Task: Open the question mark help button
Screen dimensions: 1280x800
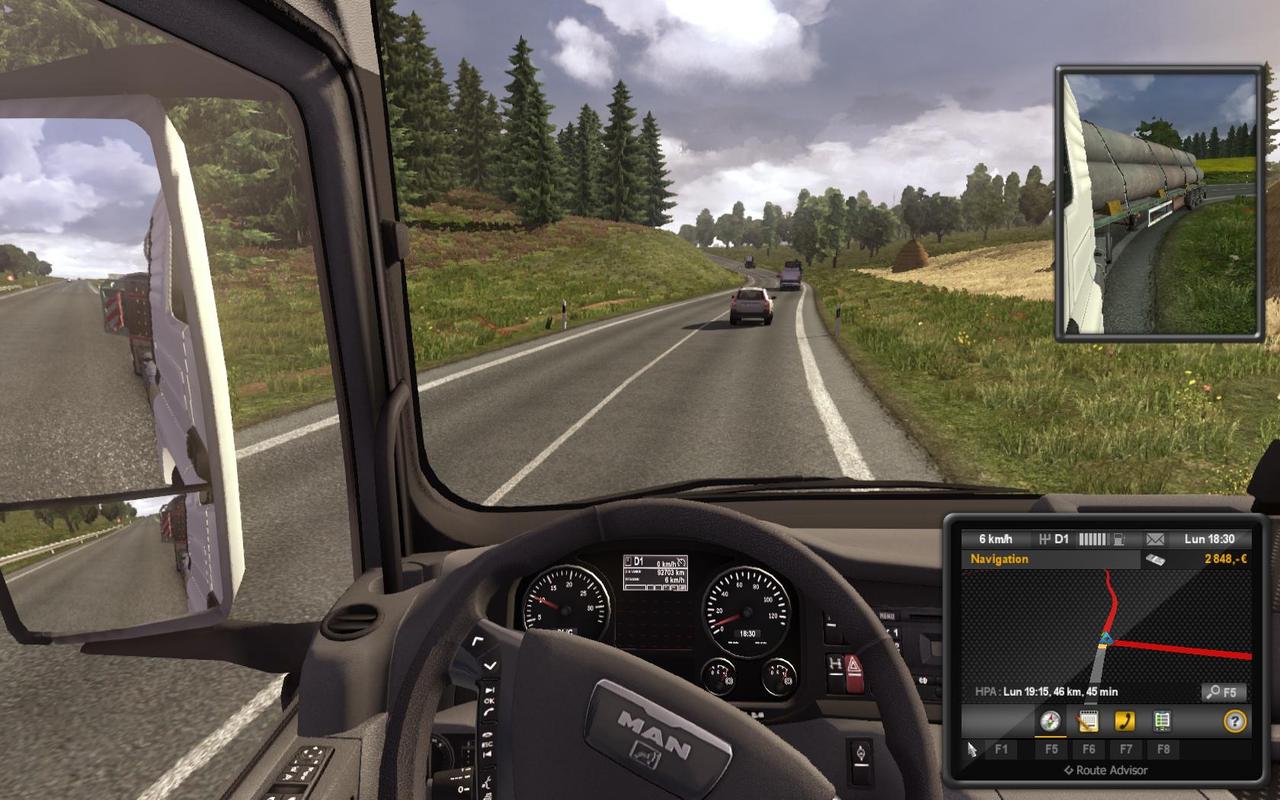Action: click(x=1235, y=720)
